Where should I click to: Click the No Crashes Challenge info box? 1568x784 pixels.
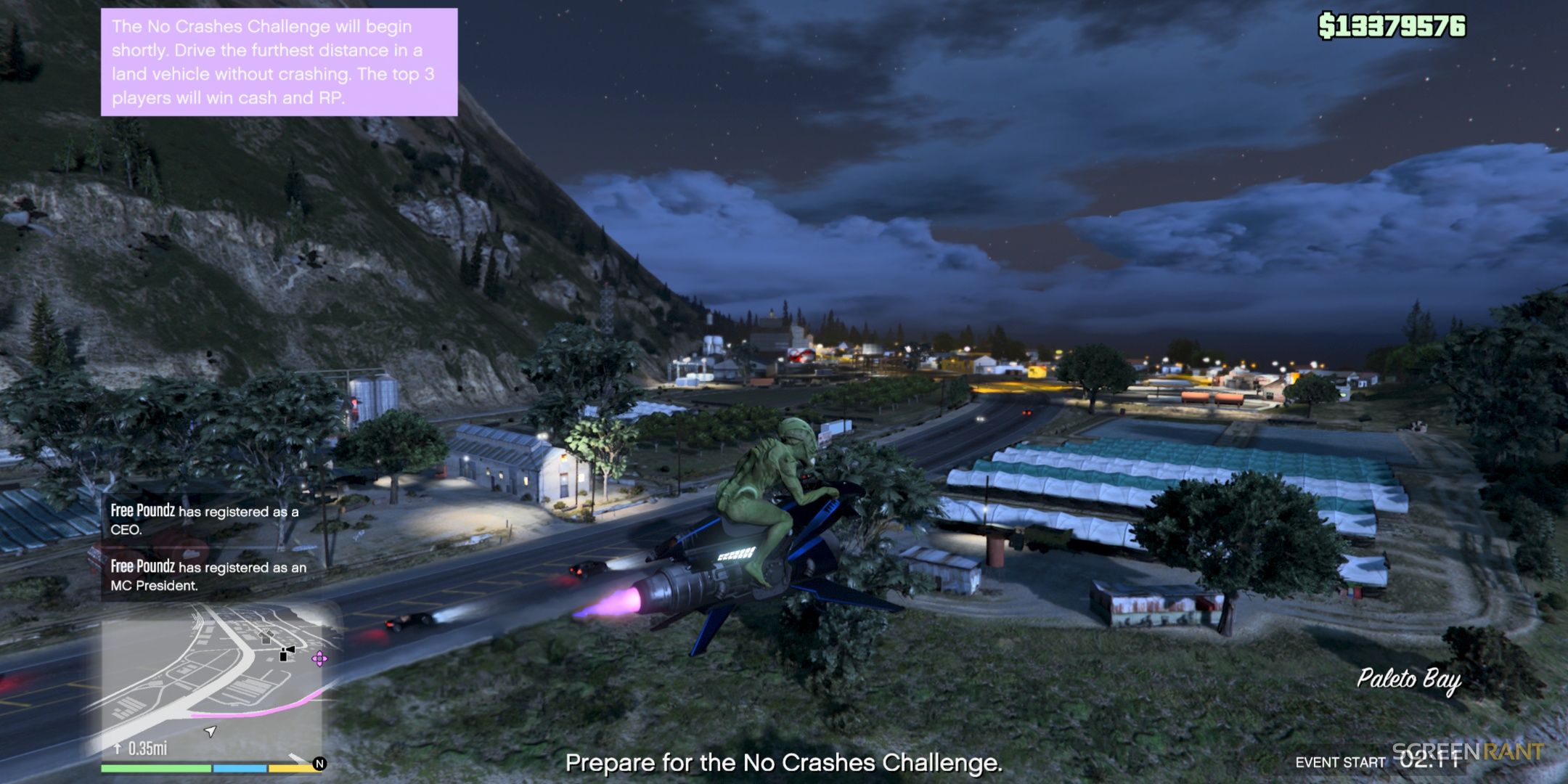[x=279, y=62]
